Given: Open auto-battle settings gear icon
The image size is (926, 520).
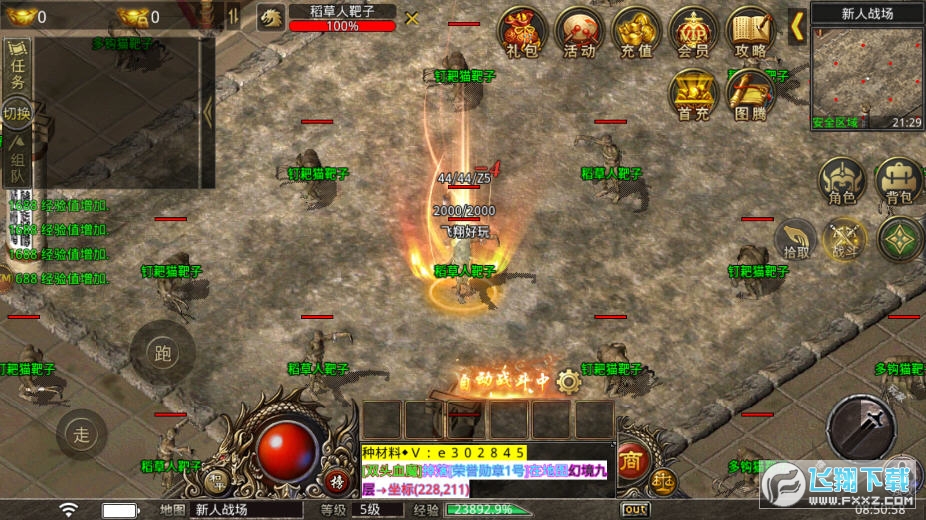Looking at the screenshot, I should pyautogui.click(x=569, y=380).
